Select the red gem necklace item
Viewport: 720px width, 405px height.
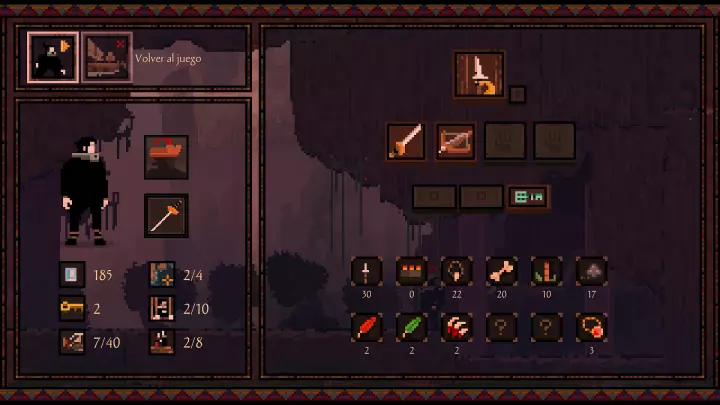click(592, 327)
